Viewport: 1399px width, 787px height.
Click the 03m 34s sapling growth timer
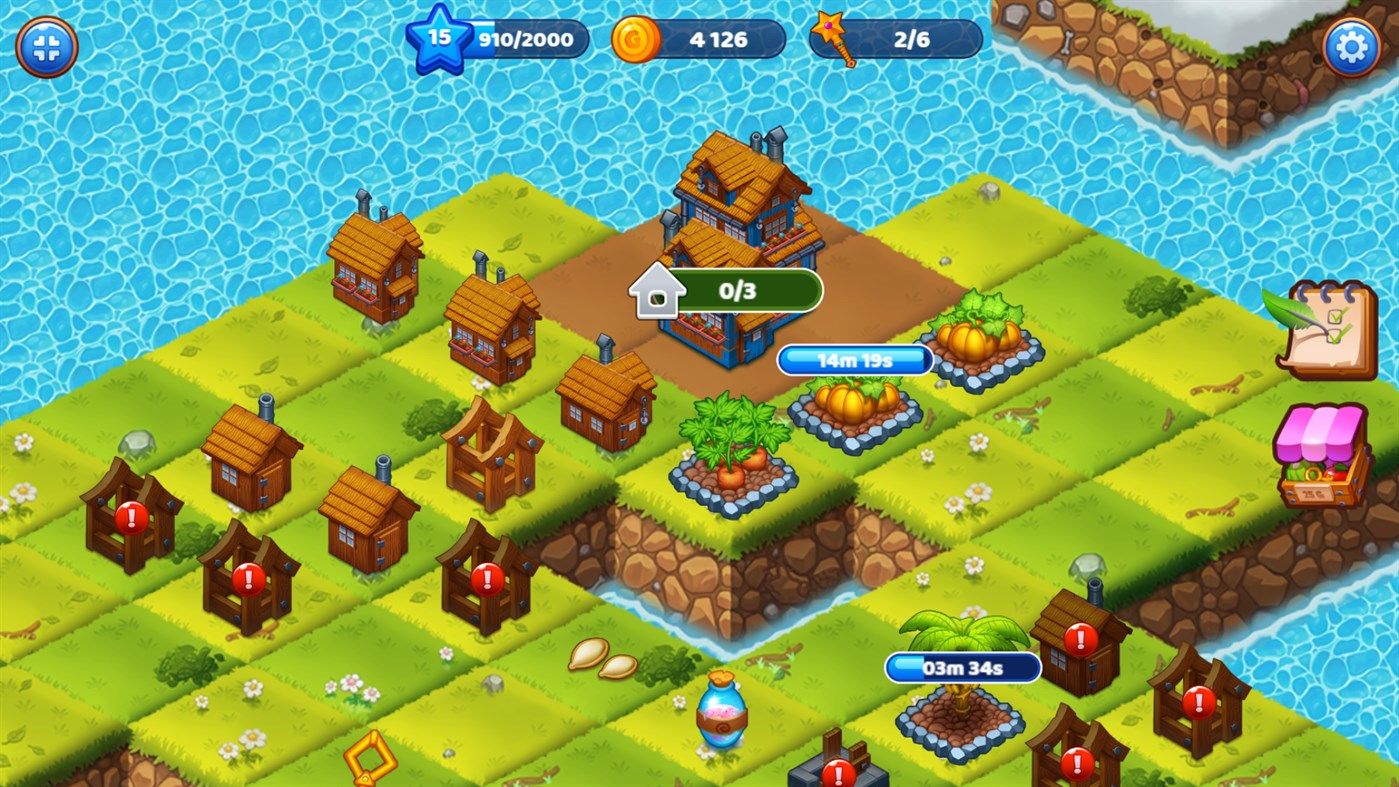pos(964,668)
